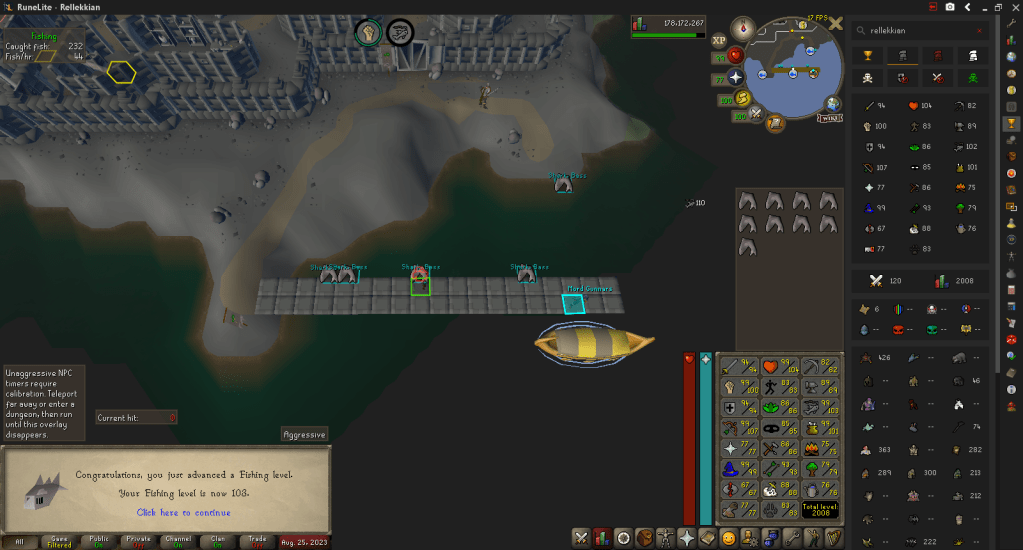
Task: Select the Trade chat tab
Action: coord(259,541)
